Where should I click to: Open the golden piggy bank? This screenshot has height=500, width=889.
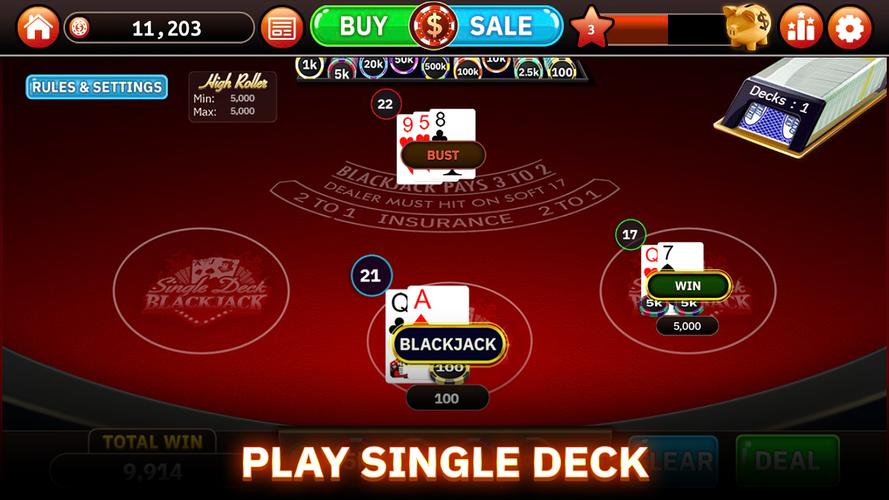click(747, 25)
